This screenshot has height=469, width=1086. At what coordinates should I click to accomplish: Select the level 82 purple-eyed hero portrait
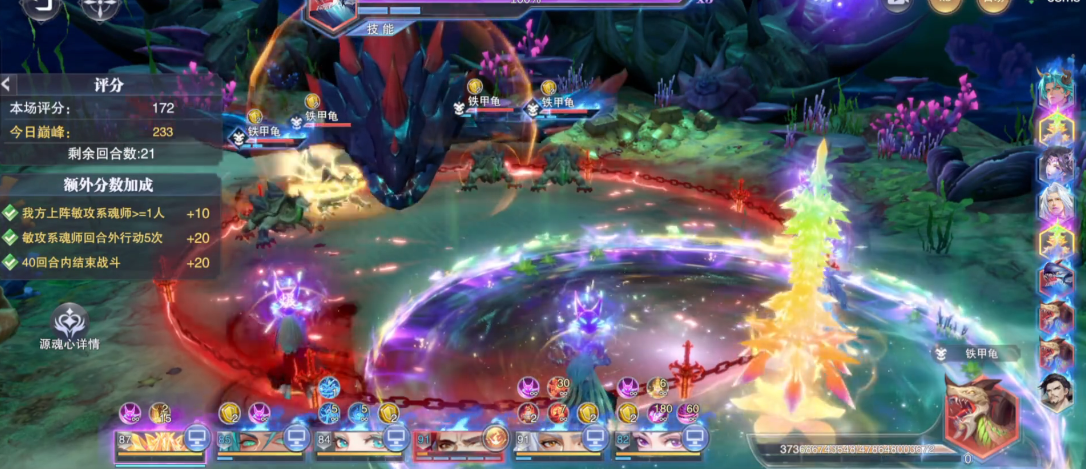click(647, 440)
